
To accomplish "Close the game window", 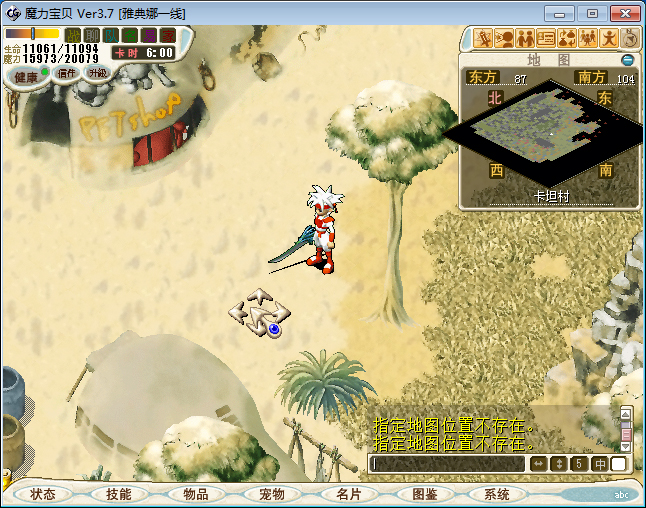I will click(x=621, y=14).
